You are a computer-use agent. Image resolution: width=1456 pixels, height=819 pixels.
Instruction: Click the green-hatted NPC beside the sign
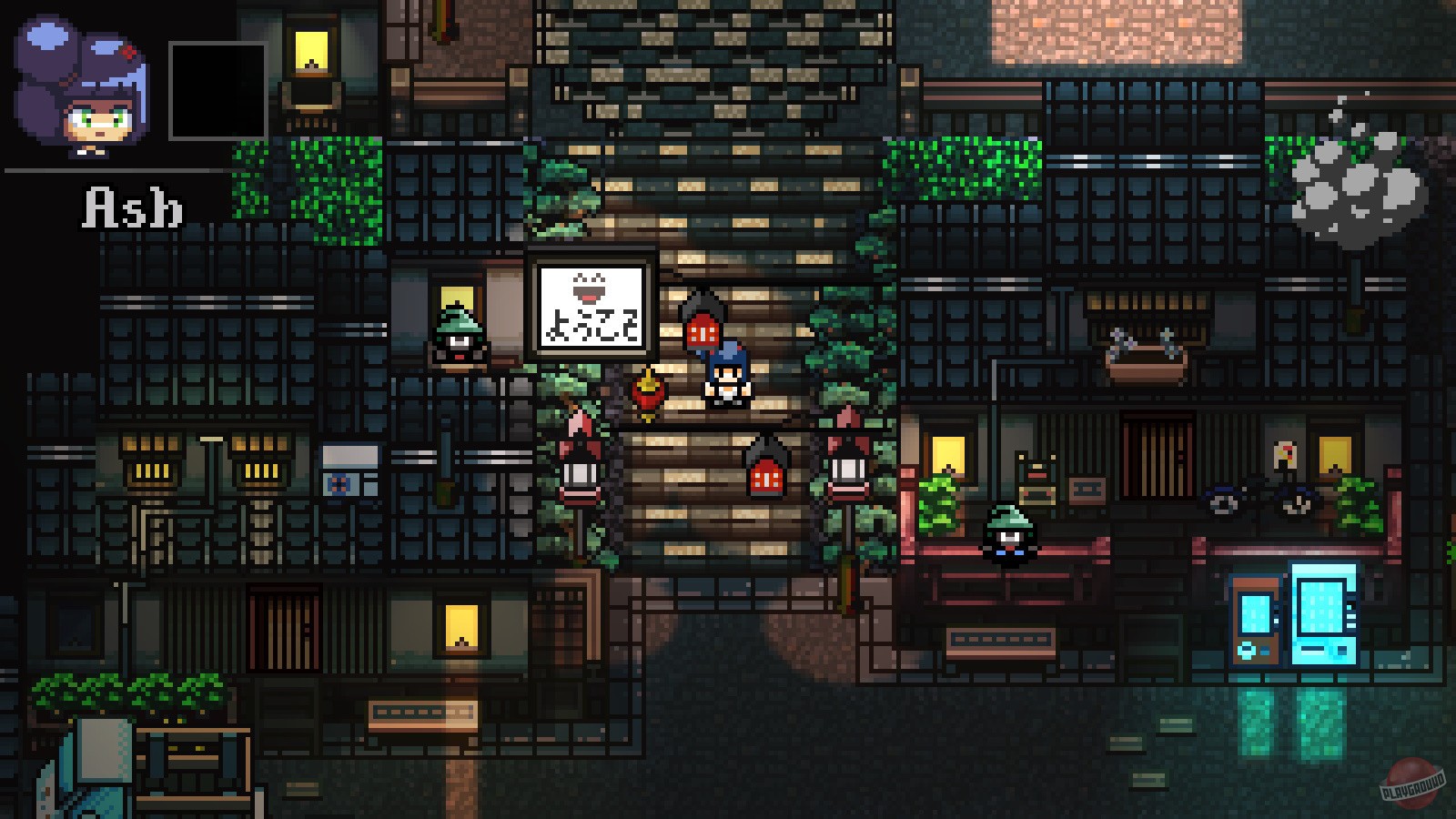[x=457, y=337]
